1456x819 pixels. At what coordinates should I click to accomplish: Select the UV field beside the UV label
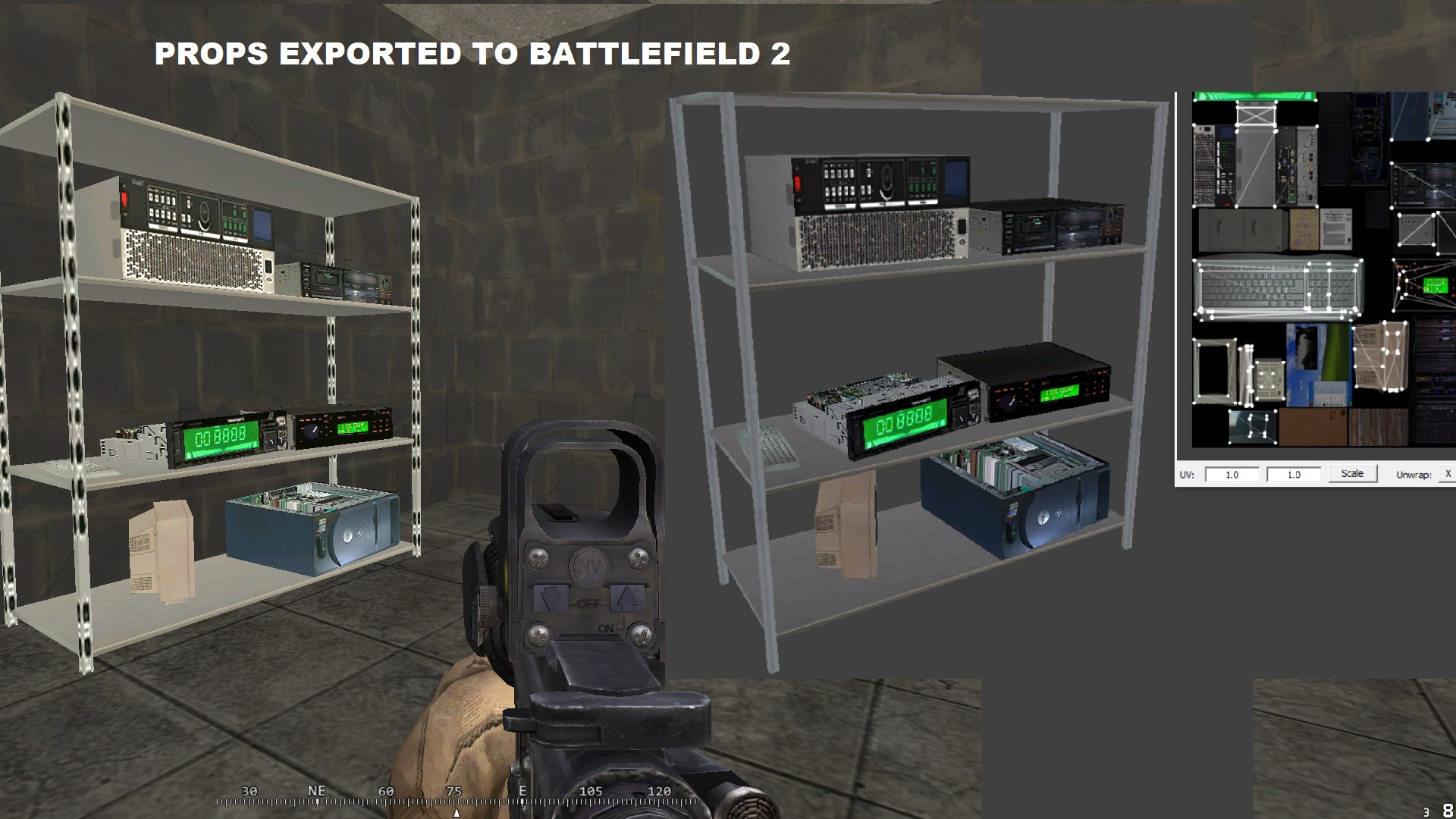click(x=1232, y=475)
